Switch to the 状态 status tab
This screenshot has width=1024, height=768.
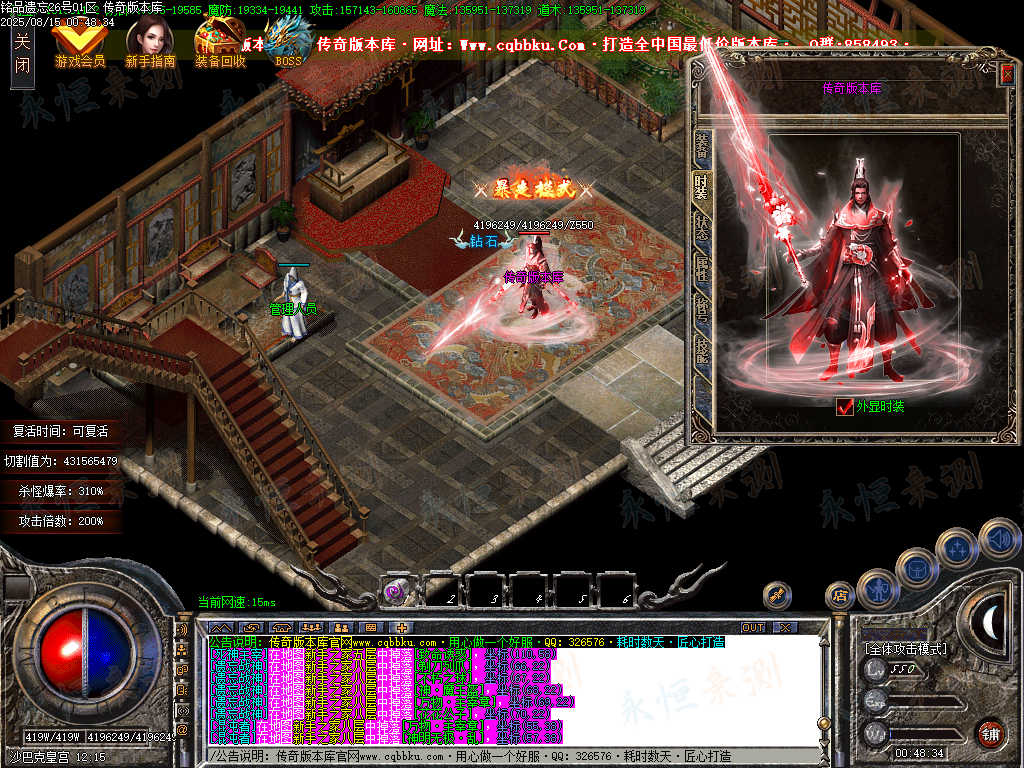[702, 228]
